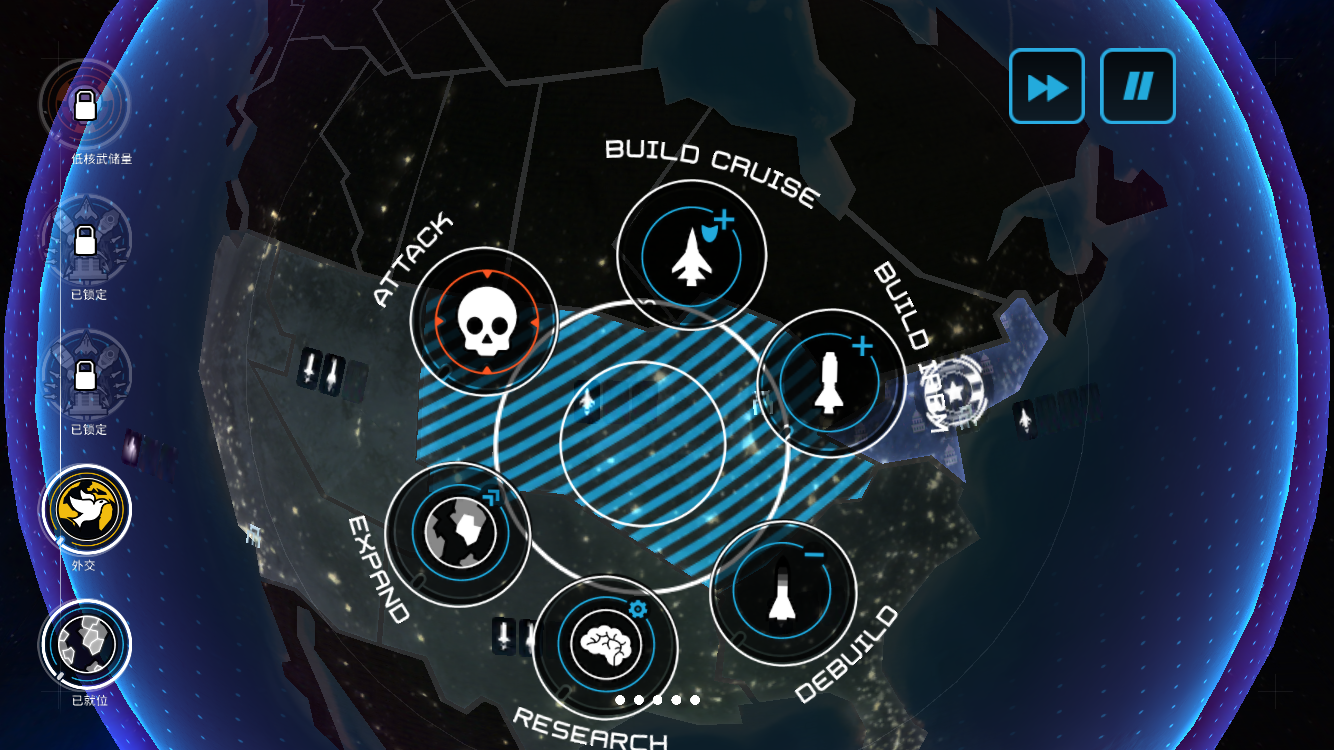Activate the Build ABM action
This screenshot has height=750, width=1334.
(x=831, y=383)
